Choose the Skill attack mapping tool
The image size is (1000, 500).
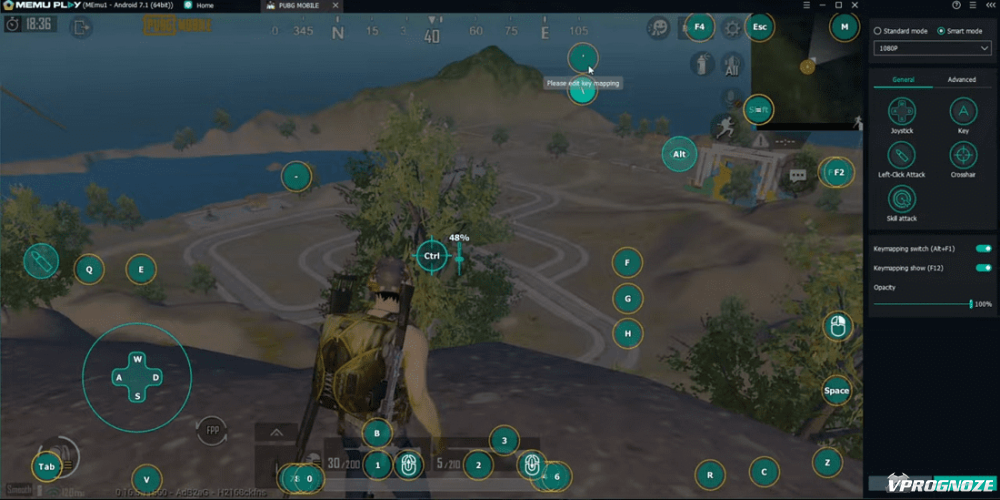pos(902,200)
